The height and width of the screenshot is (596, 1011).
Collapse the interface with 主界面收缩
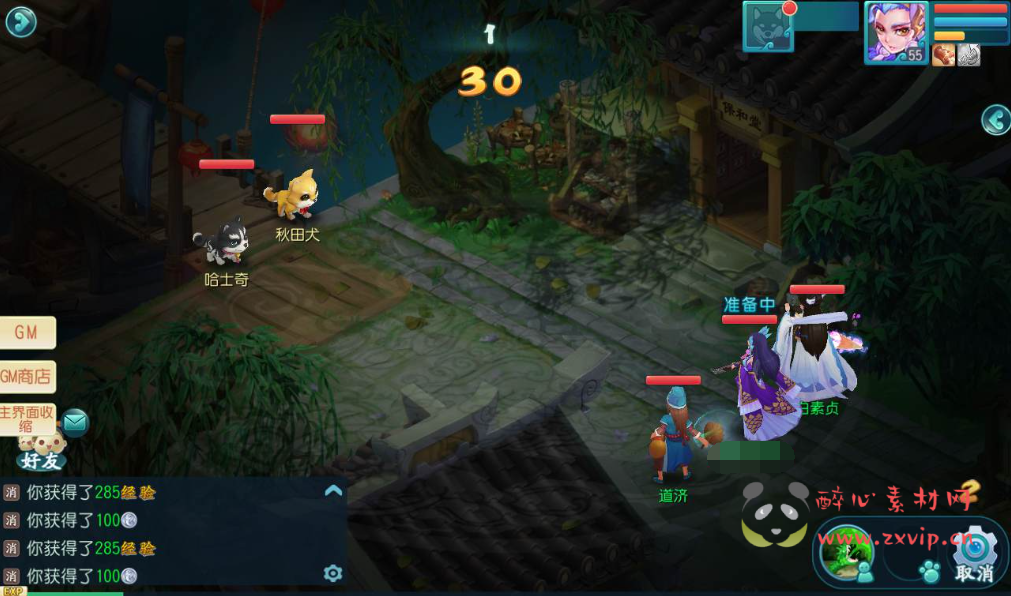coord(27,419)
